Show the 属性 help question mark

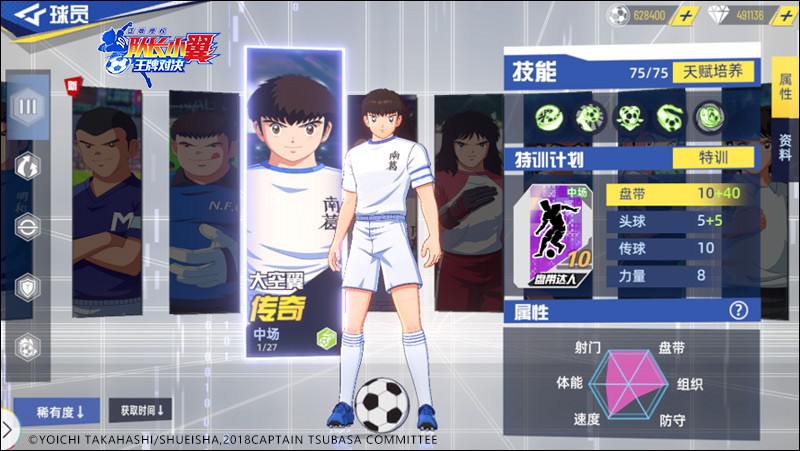738,311
